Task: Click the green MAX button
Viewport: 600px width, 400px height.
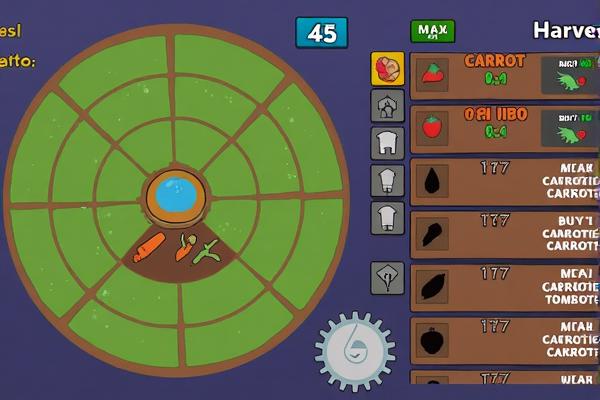Action: click(x=432, y=31)
